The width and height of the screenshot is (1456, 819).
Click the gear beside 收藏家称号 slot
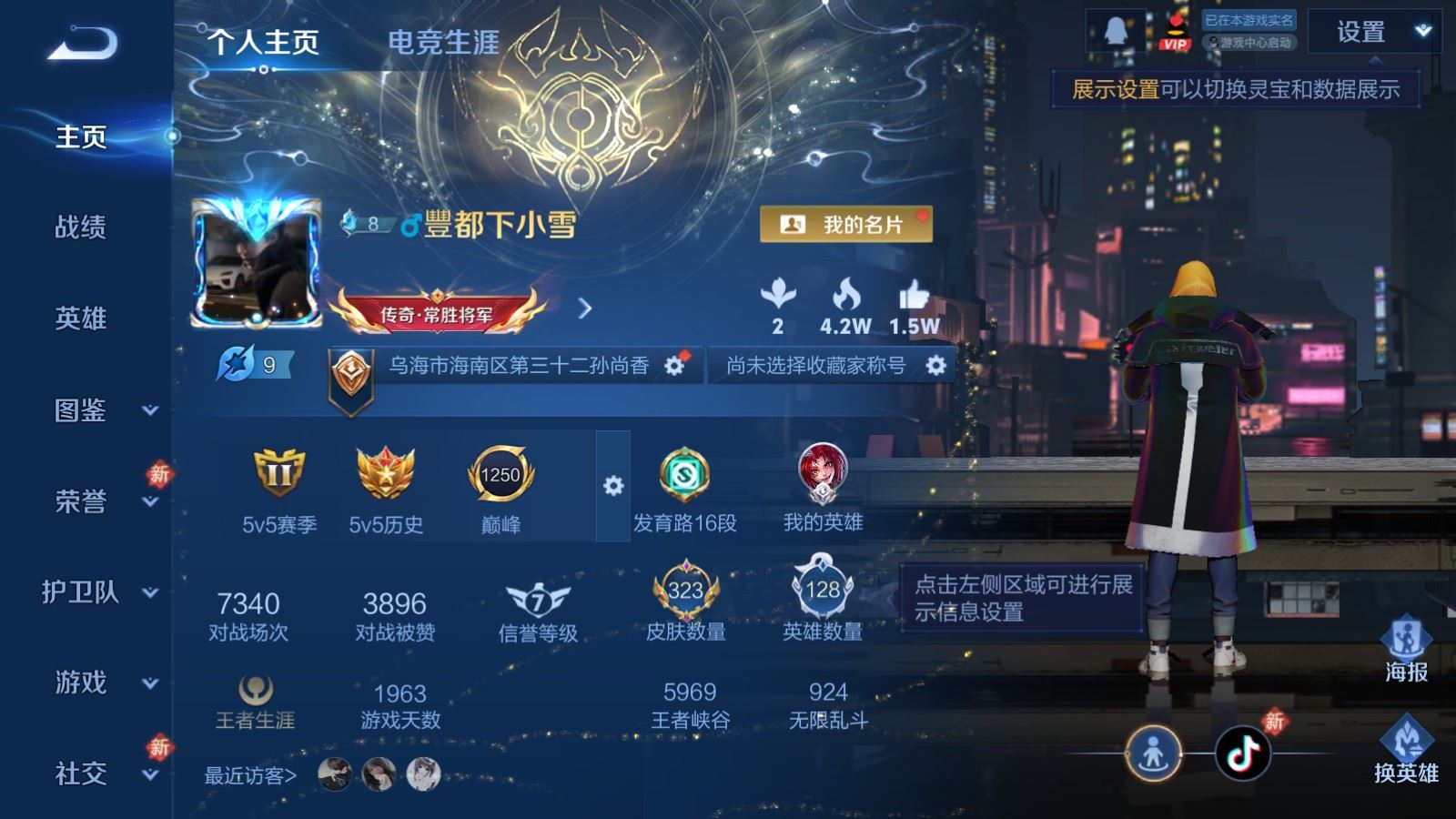[x=934, y=364]
